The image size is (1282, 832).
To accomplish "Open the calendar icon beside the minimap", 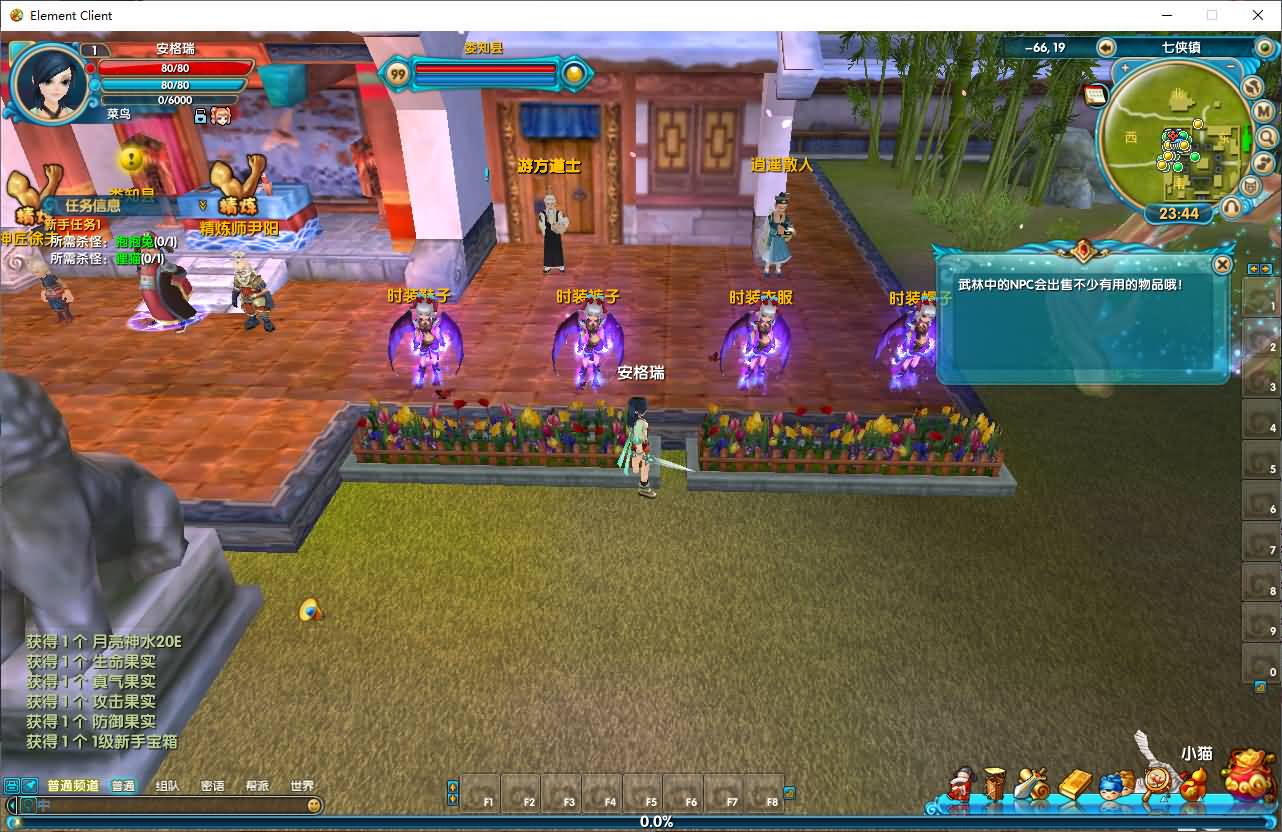I will click(x=1095, y=95).
